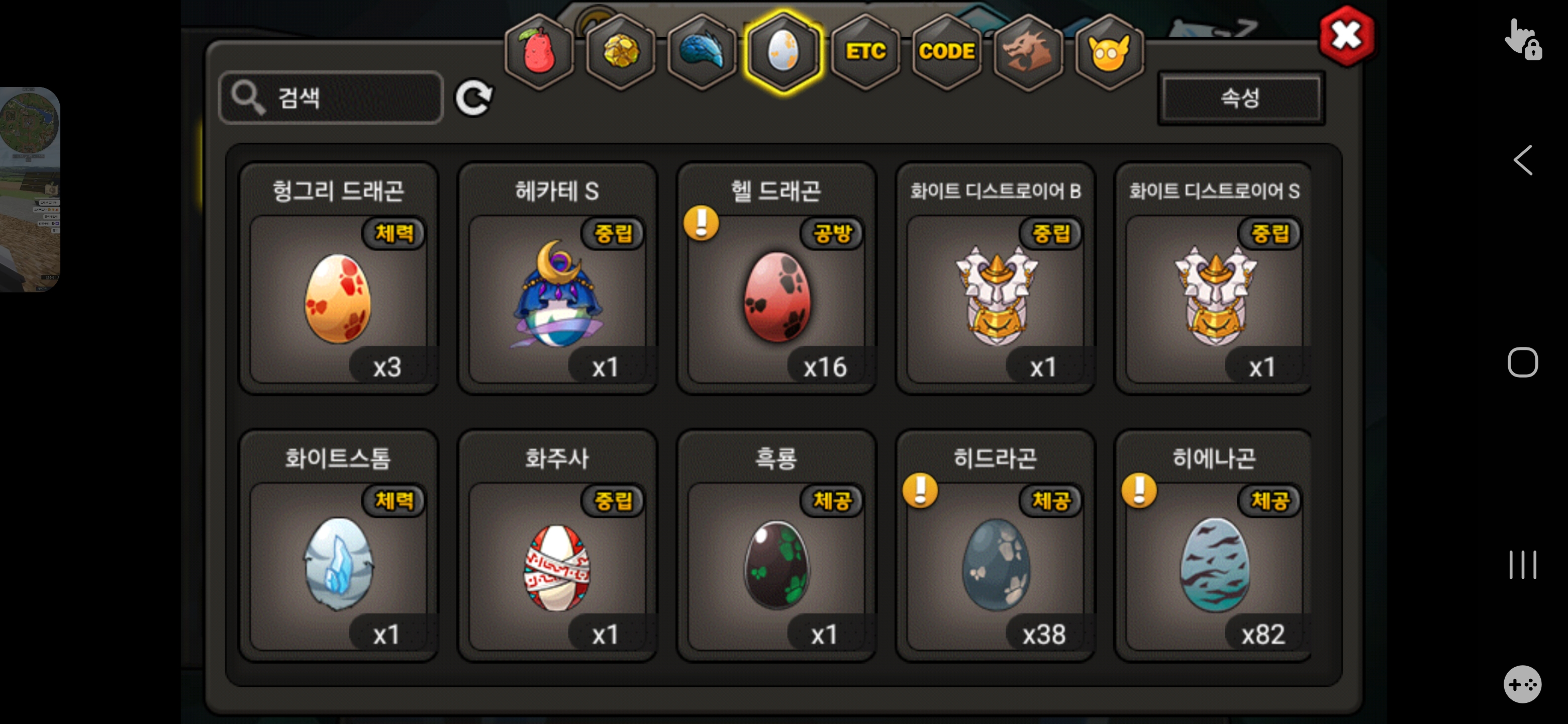Select the 헬 드래곤 red egg
This screenshot has height=724, width=1568.
776,298
